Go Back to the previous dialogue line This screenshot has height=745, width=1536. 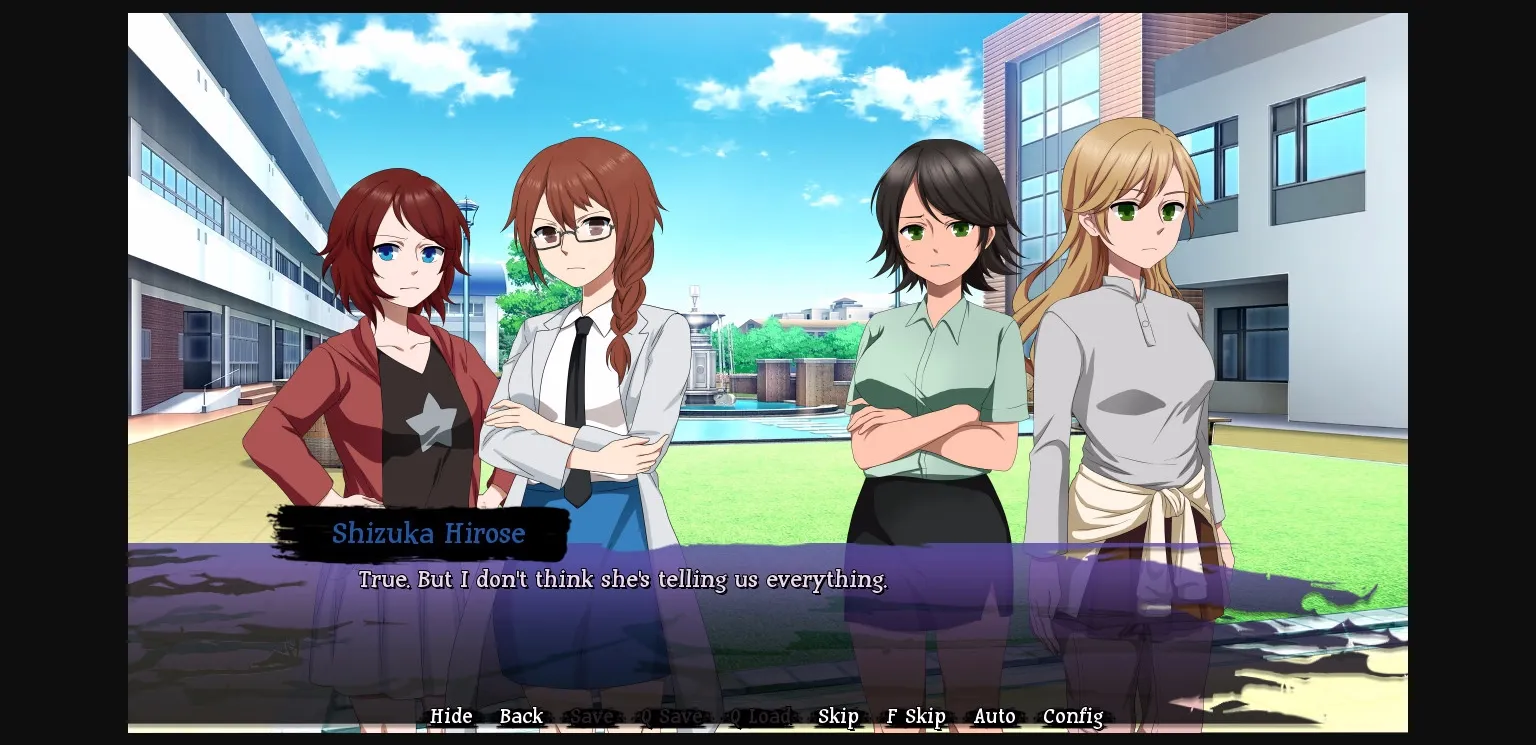click(521, 716)
